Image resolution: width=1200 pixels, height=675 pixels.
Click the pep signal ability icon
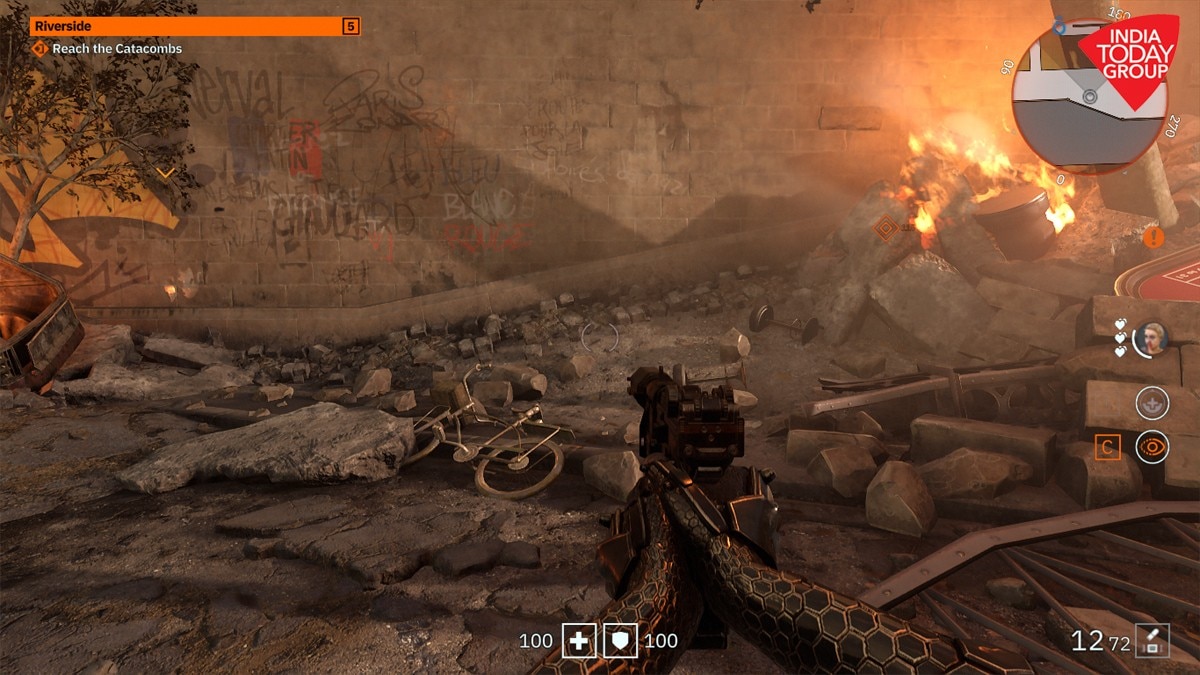(x=1152, y=402)
